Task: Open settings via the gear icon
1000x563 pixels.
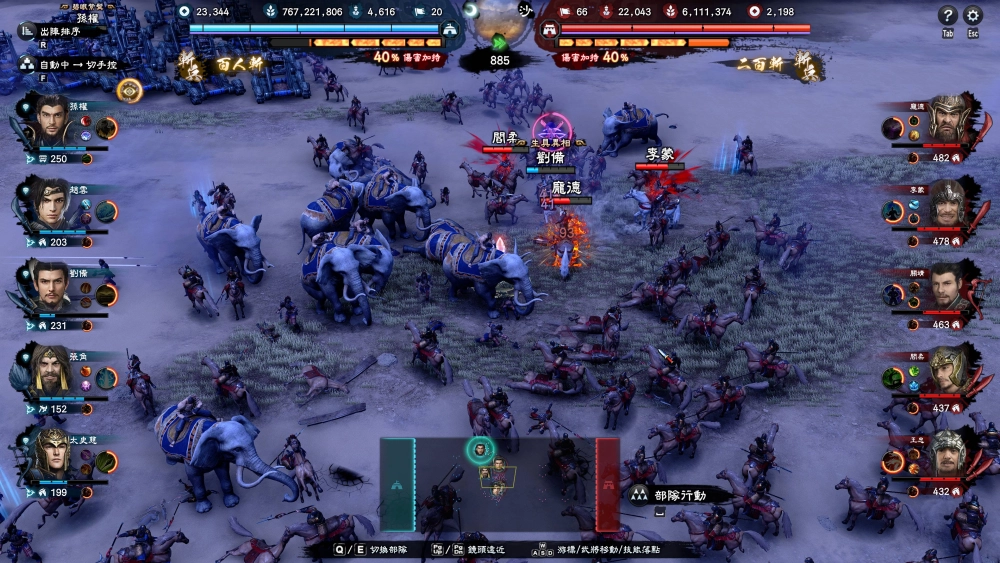Action: (973, 15)
